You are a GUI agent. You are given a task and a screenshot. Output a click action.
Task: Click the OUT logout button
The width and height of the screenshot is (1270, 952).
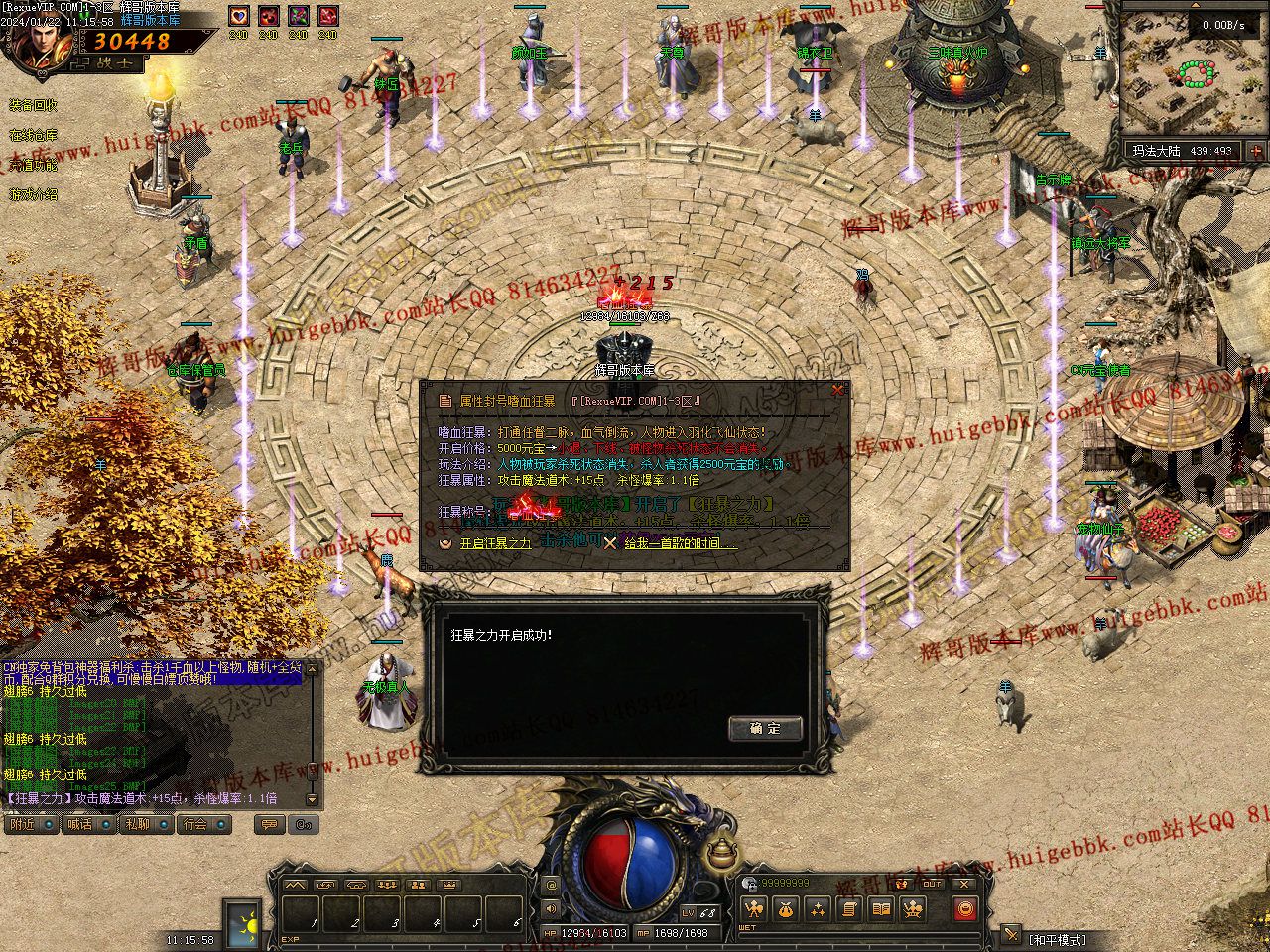coord(933,884)
